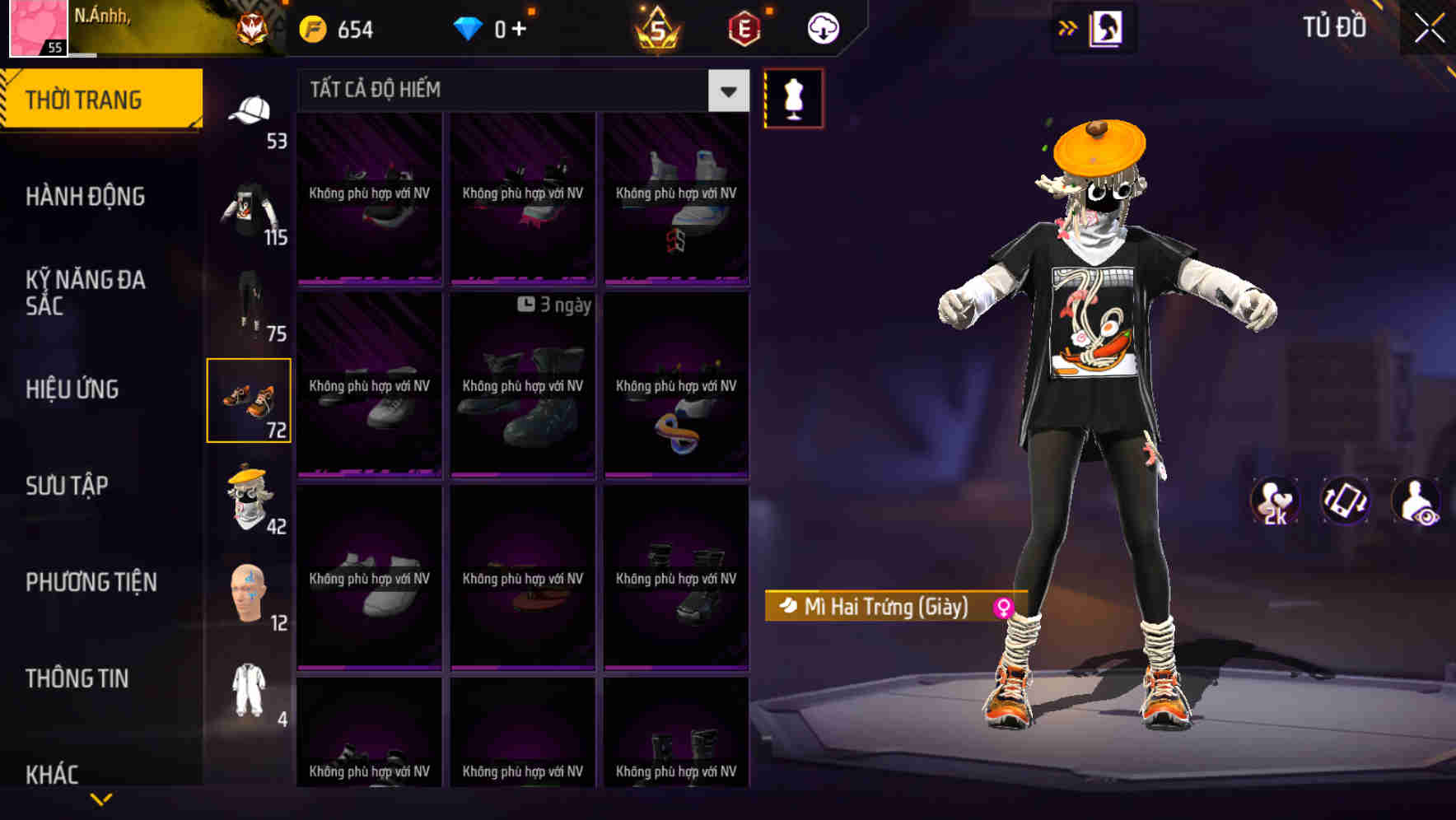Click the mannequin outfit preview icon
The width and height of the screenshot is (1456, 820).
(x=793, y=97)
